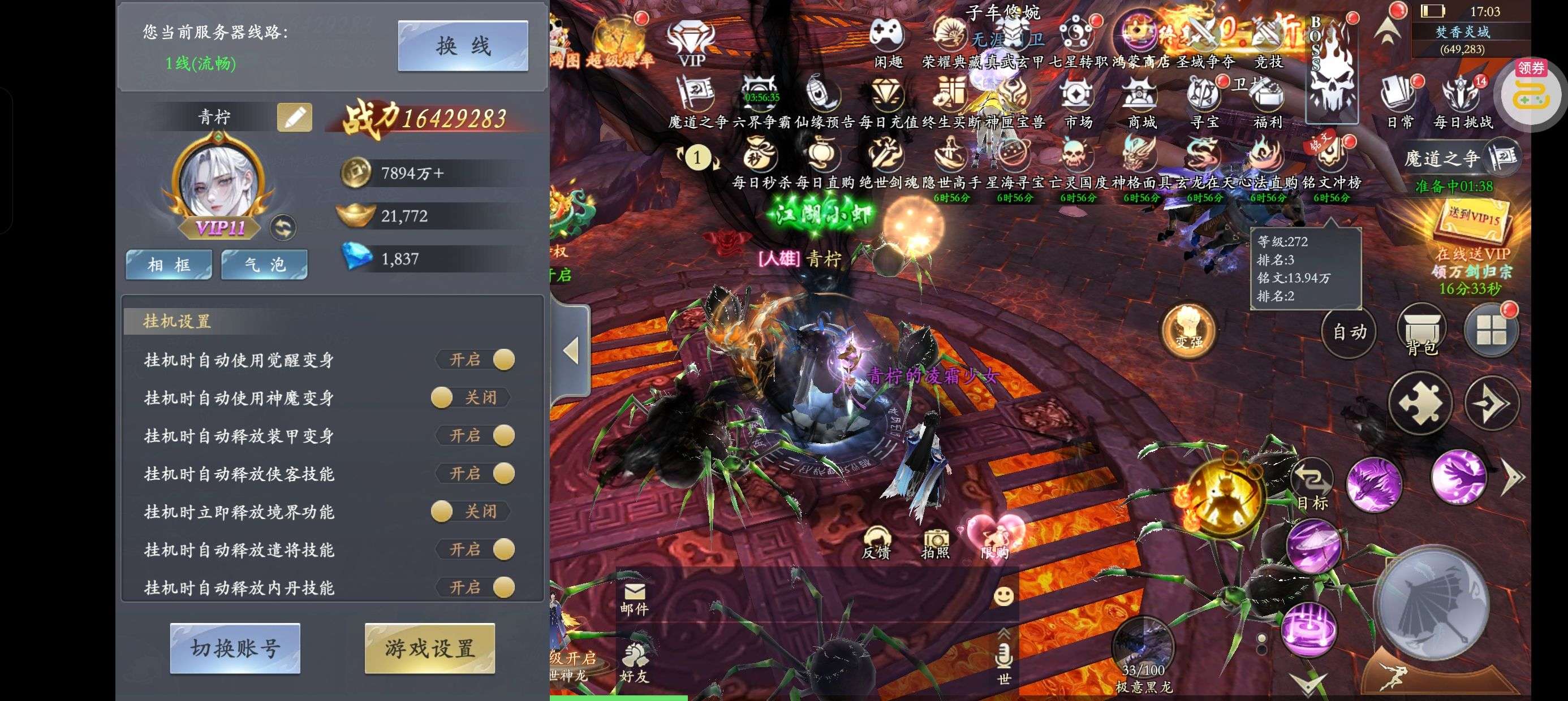The width and height of the screenshot is (1568, 701).
Task: Open the 相框 portrait frame options
Action: click(169, 265)
